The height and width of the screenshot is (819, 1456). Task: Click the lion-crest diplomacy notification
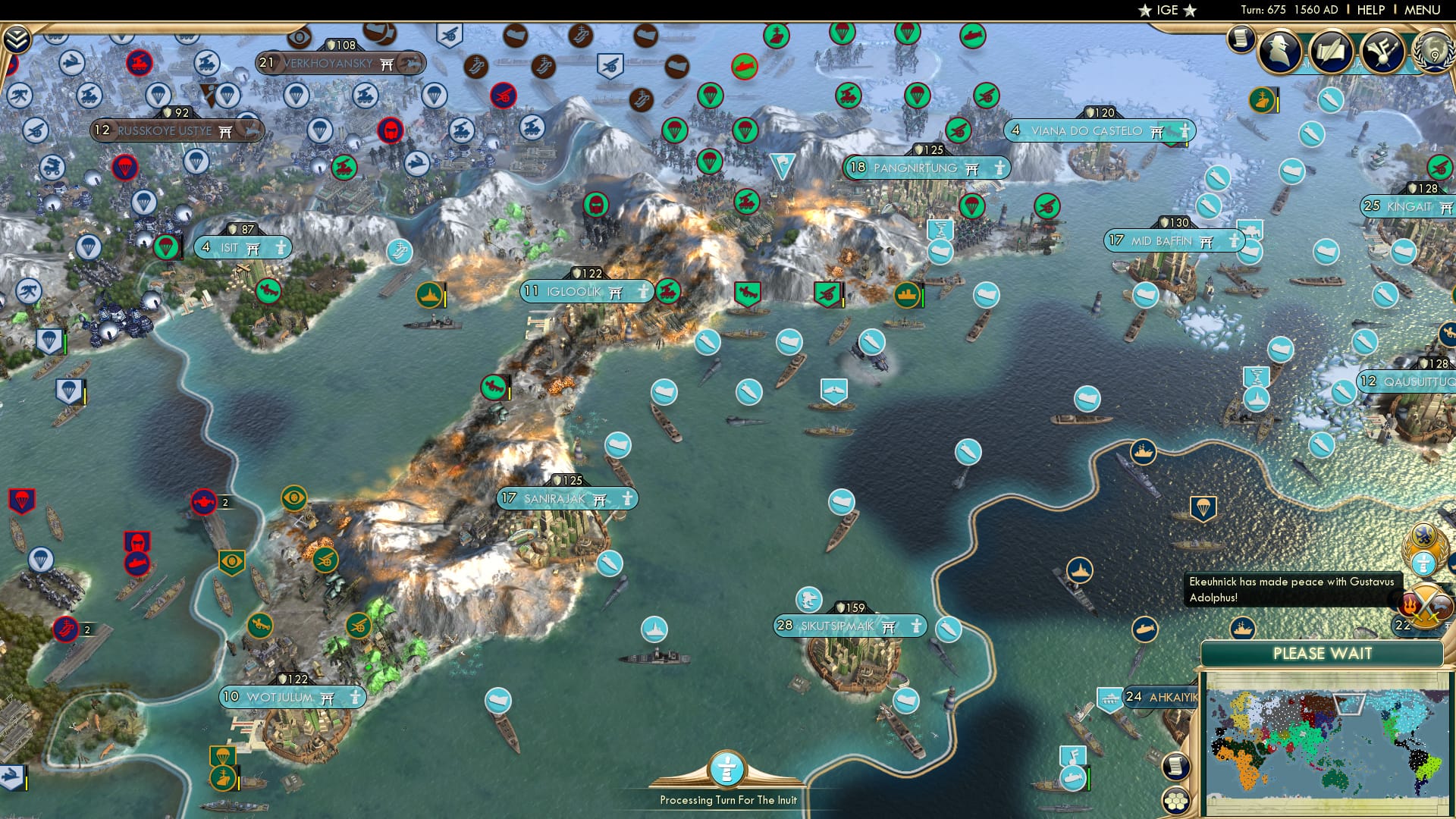1423,534
